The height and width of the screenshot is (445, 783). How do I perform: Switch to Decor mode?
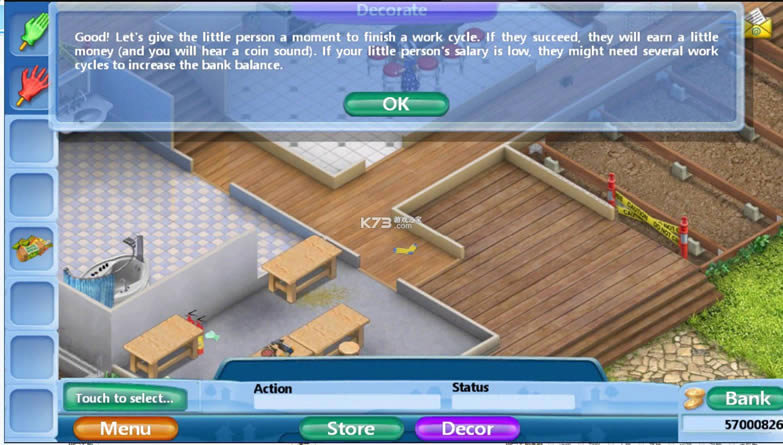click(467, 429)
